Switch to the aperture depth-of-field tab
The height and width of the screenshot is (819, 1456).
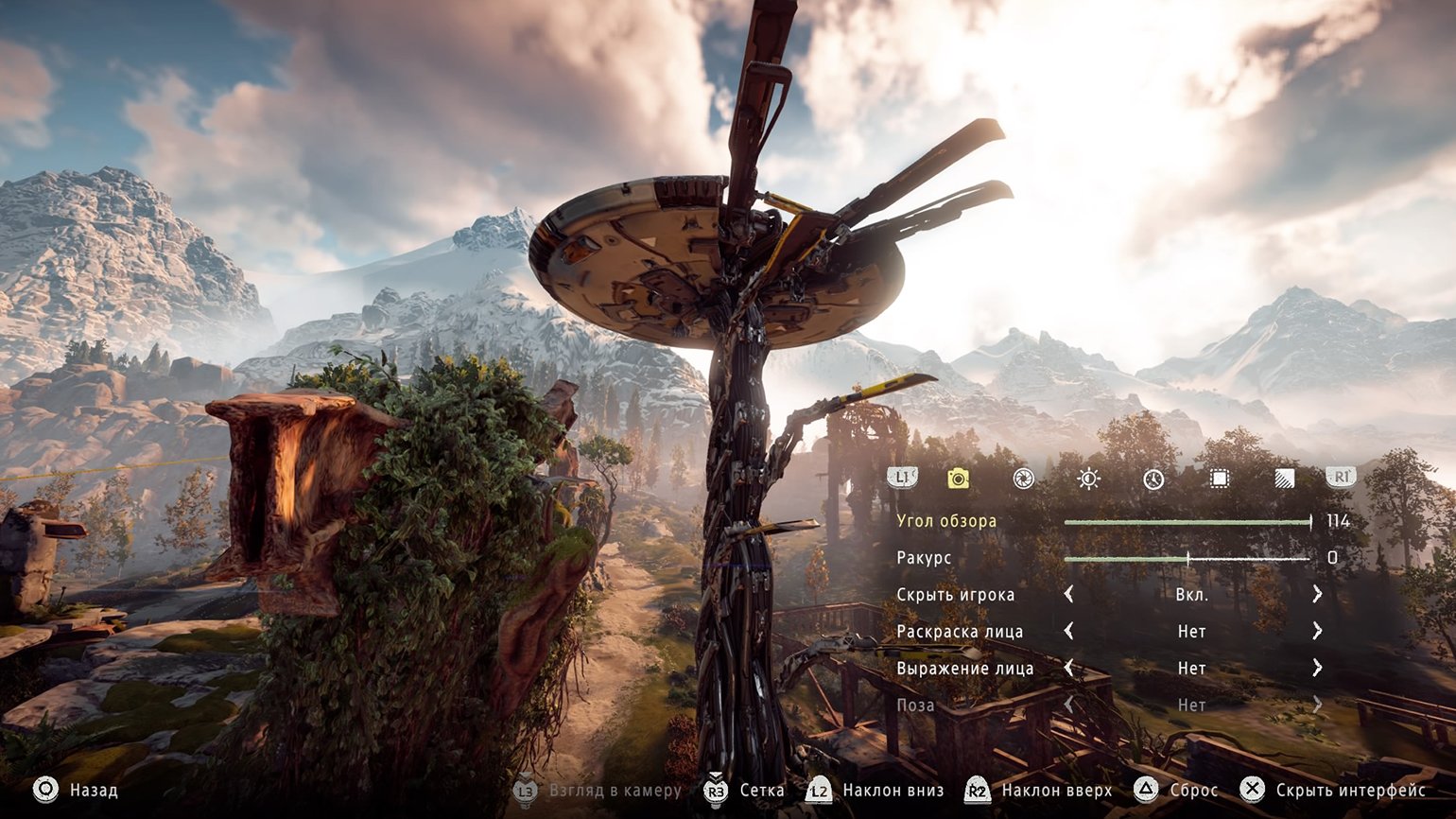1023,479
